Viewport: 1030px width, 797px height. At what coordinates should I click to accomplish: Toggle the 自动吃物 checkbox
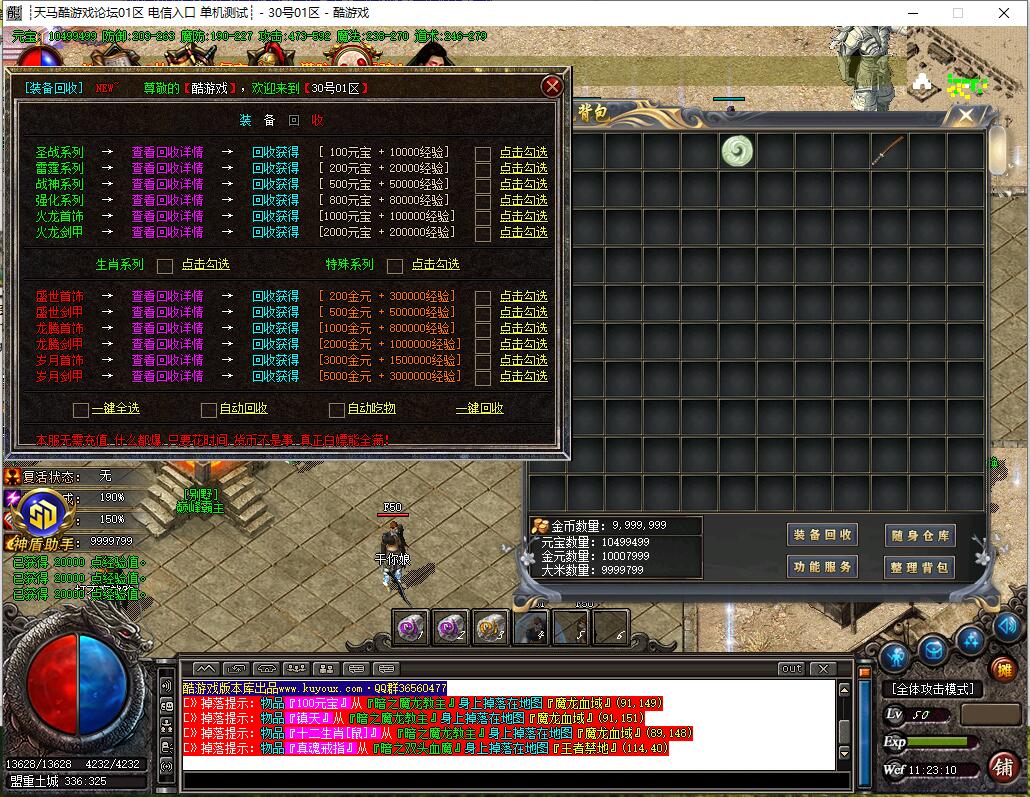337,409
